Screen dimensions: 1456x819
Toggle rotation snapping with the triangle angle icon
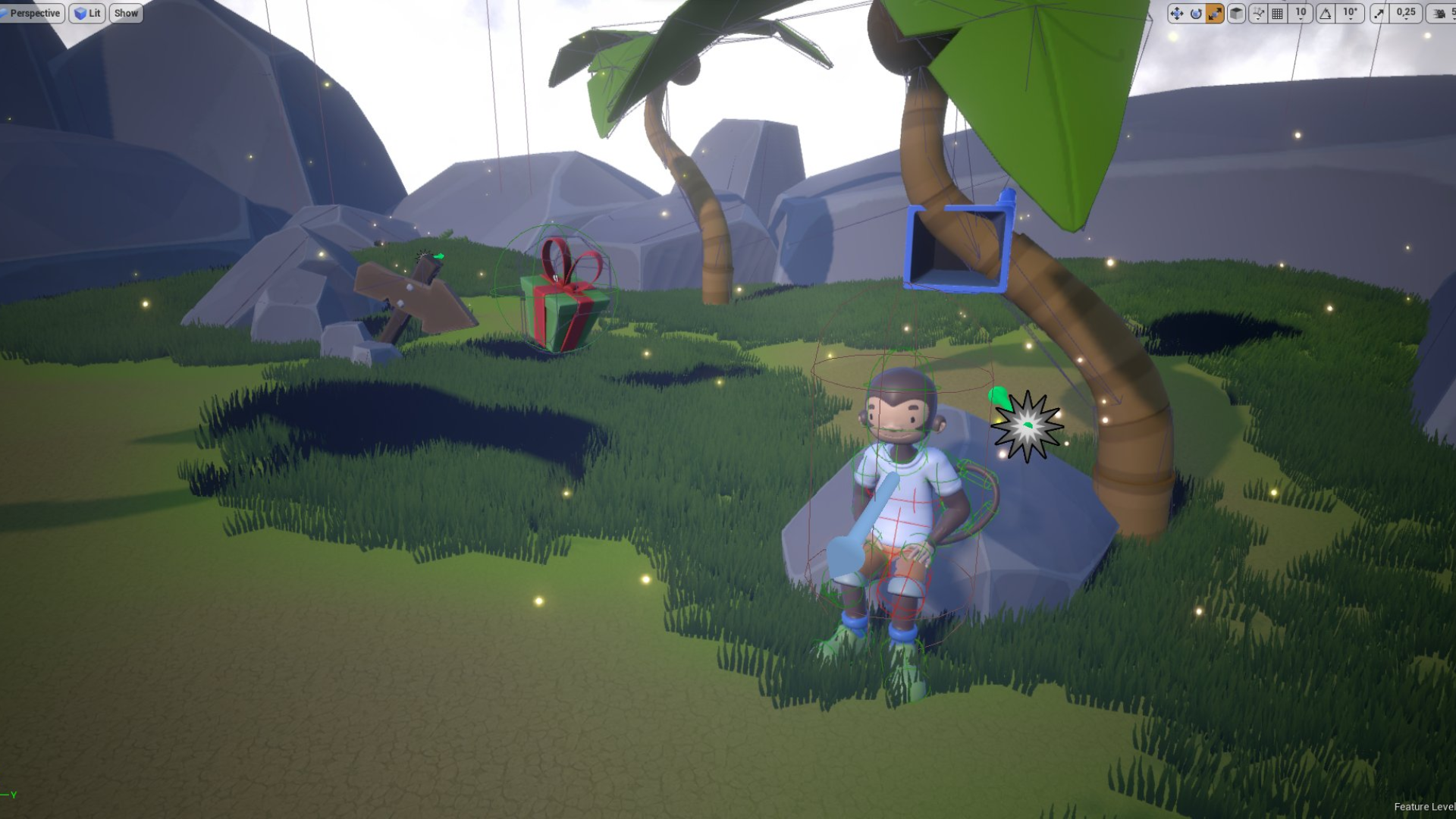coord(1326,13)
